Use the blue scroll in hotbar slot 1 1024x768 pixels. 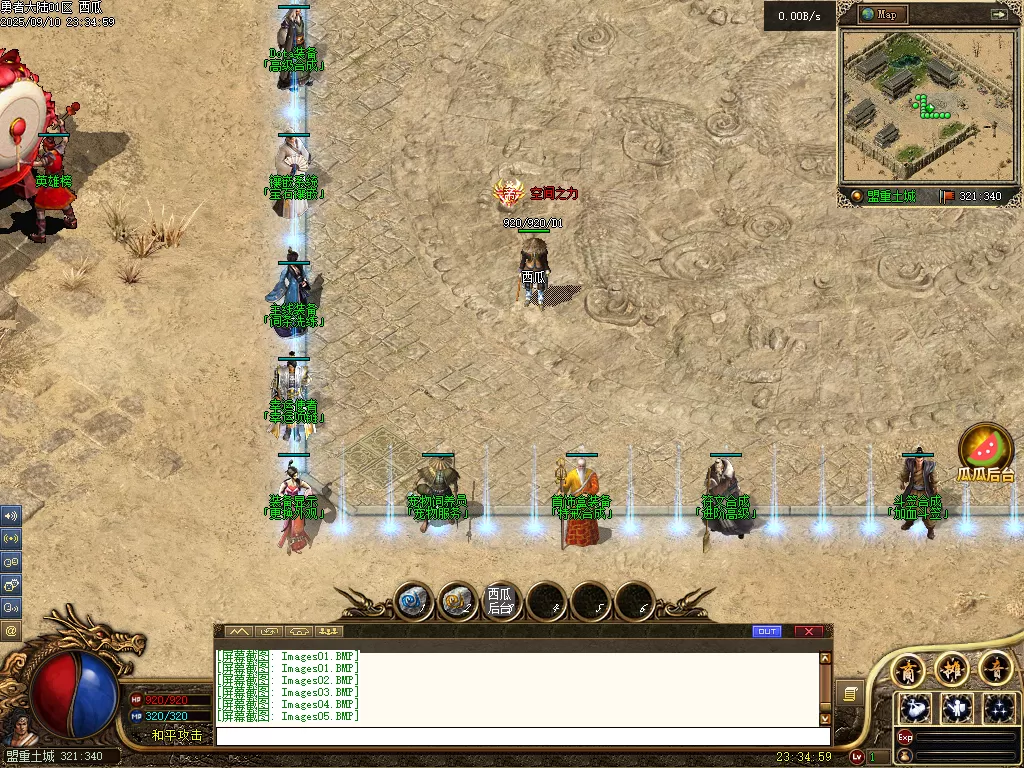[413, 601]
